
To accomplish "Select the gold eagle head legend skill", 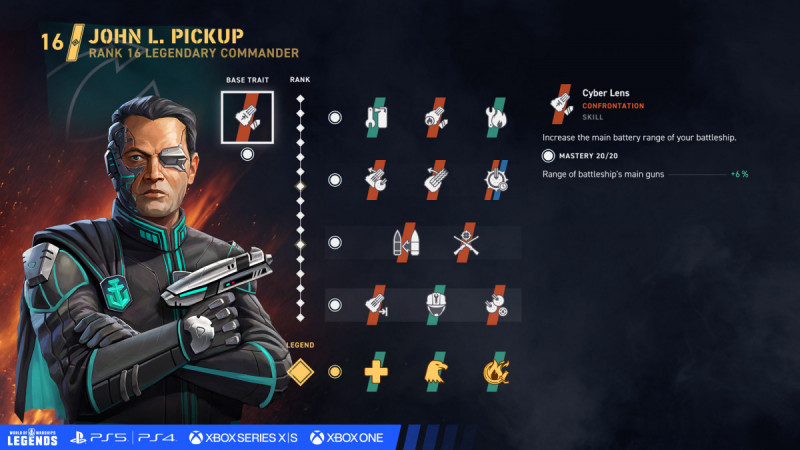I will click(434, 371).
